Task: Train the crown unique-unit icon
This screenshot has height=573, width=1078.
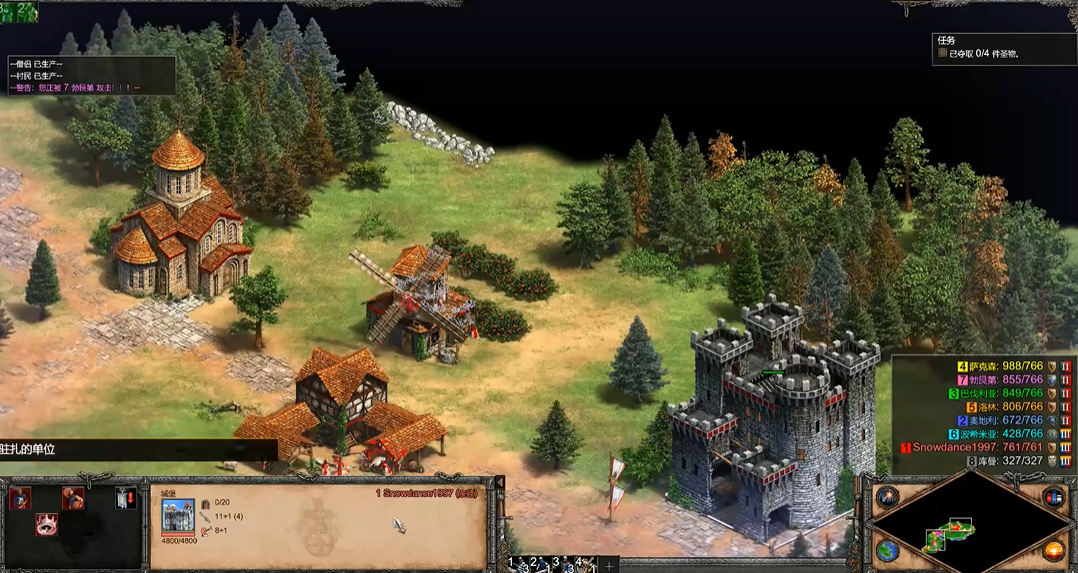Action: (x=46, y=523)
